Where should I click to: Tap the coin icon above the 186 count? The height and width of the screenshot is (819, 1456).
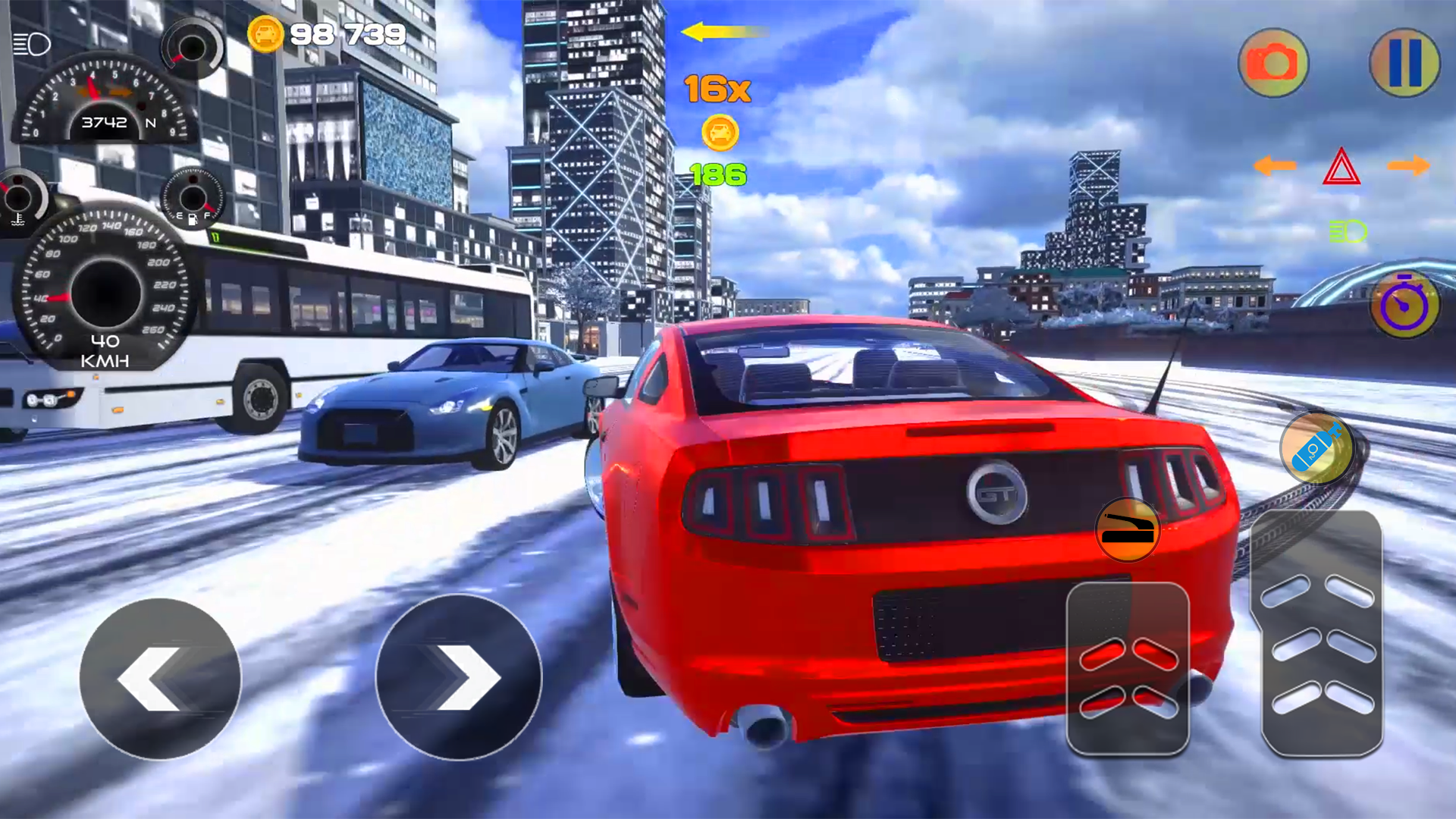point(719,133)
